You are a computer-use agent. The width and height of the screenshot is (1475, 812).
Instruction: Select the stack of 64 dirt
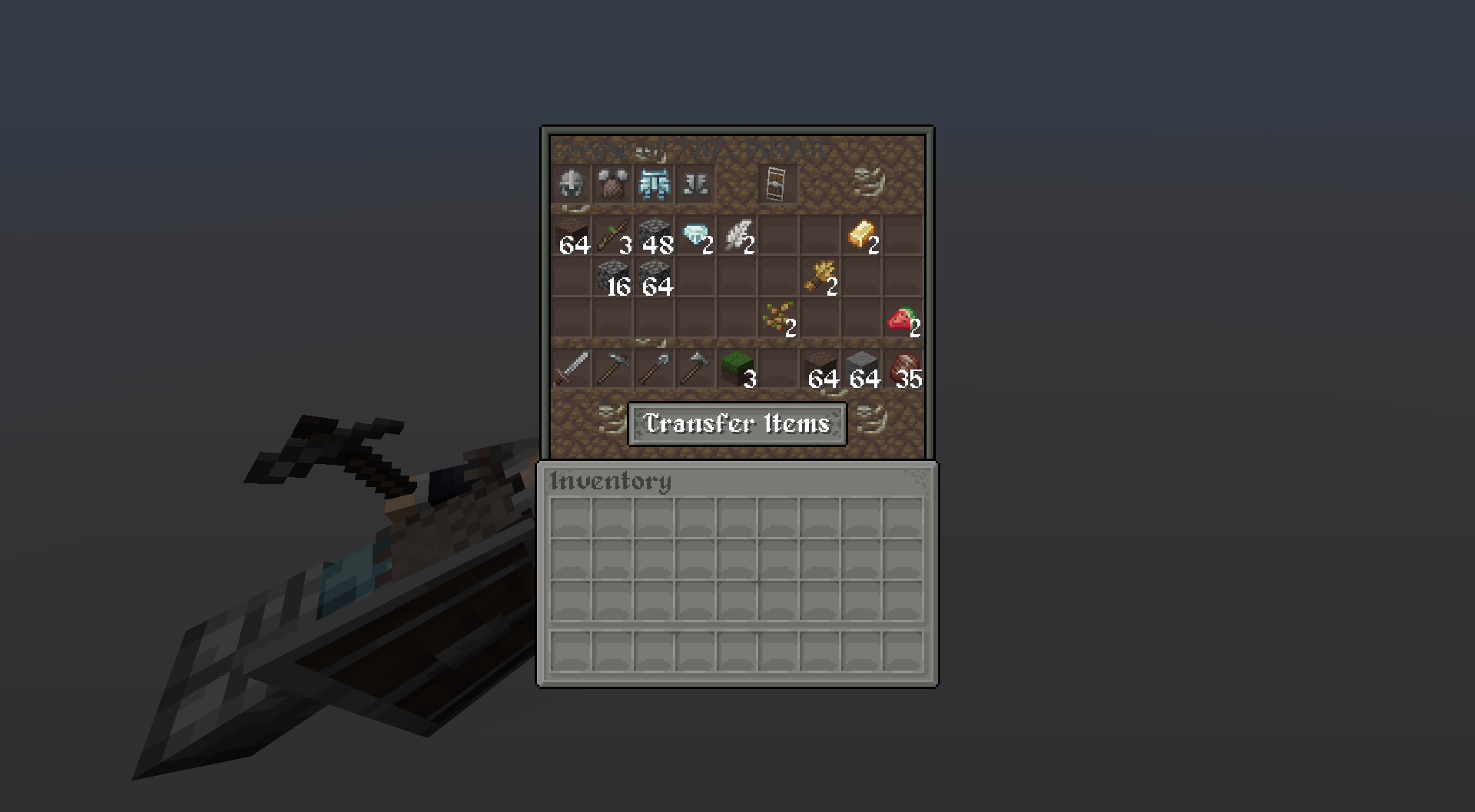point(572,234)
